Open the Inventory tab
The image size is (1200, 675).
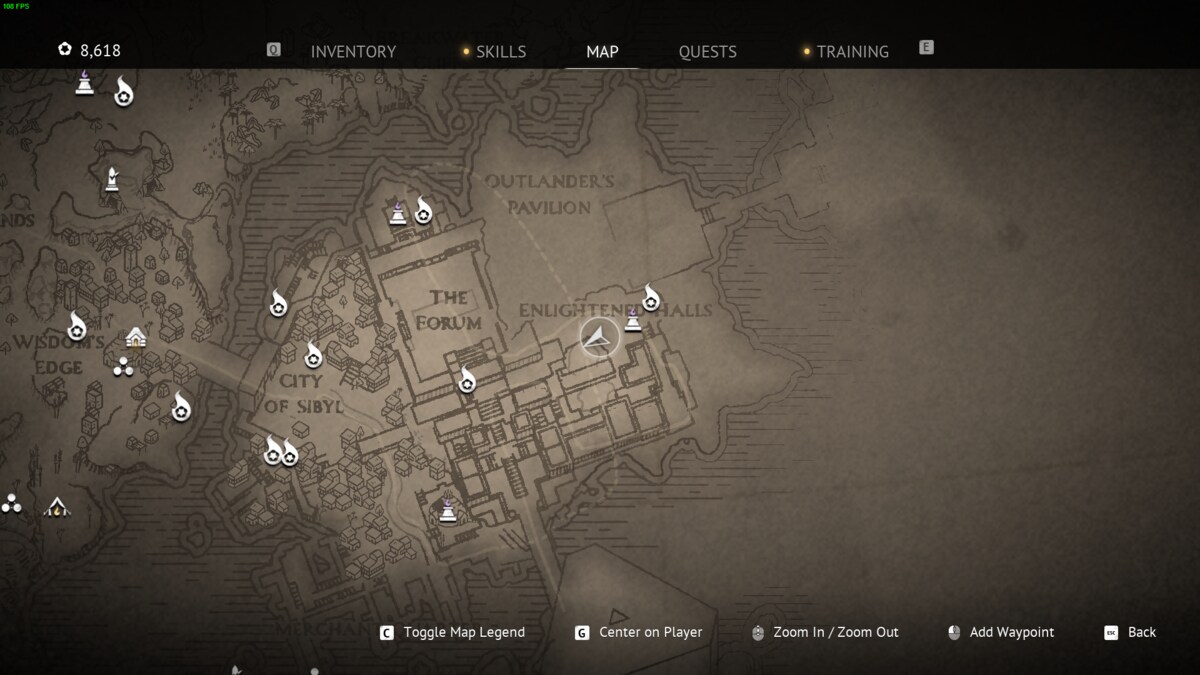(353, 52)
